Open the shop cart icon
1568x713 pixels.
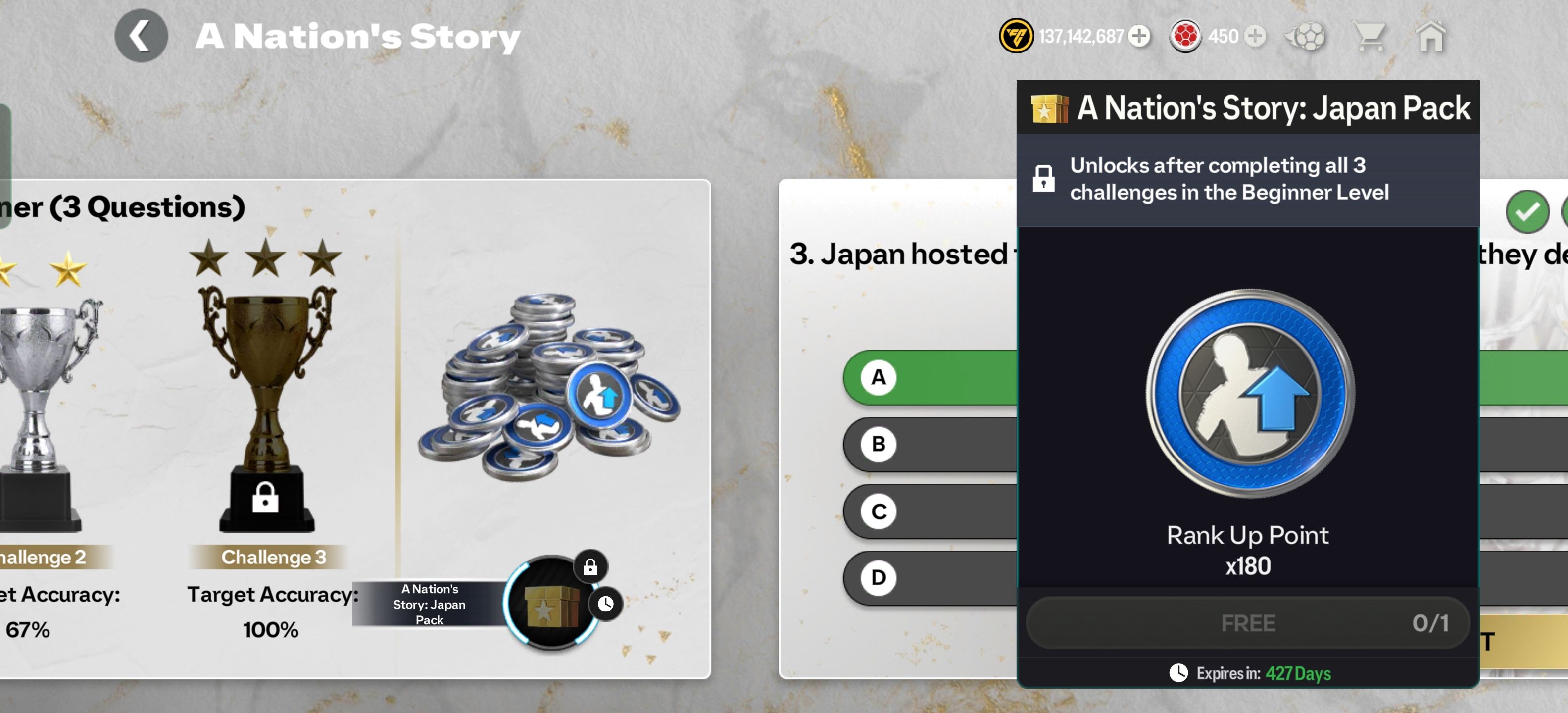pos(1369,37)
